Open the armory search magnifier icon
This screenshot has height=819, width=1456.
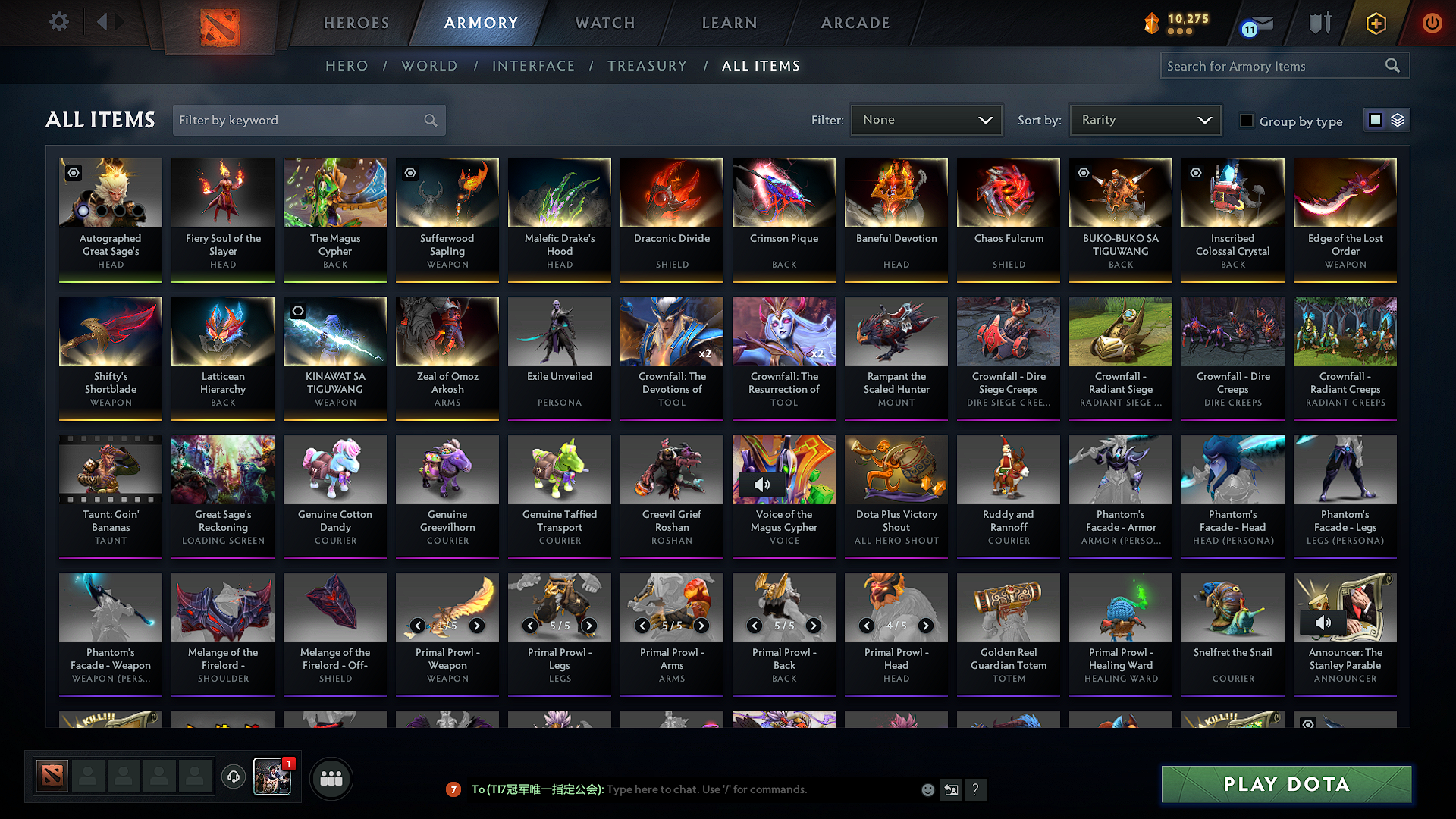point(1392,65)
